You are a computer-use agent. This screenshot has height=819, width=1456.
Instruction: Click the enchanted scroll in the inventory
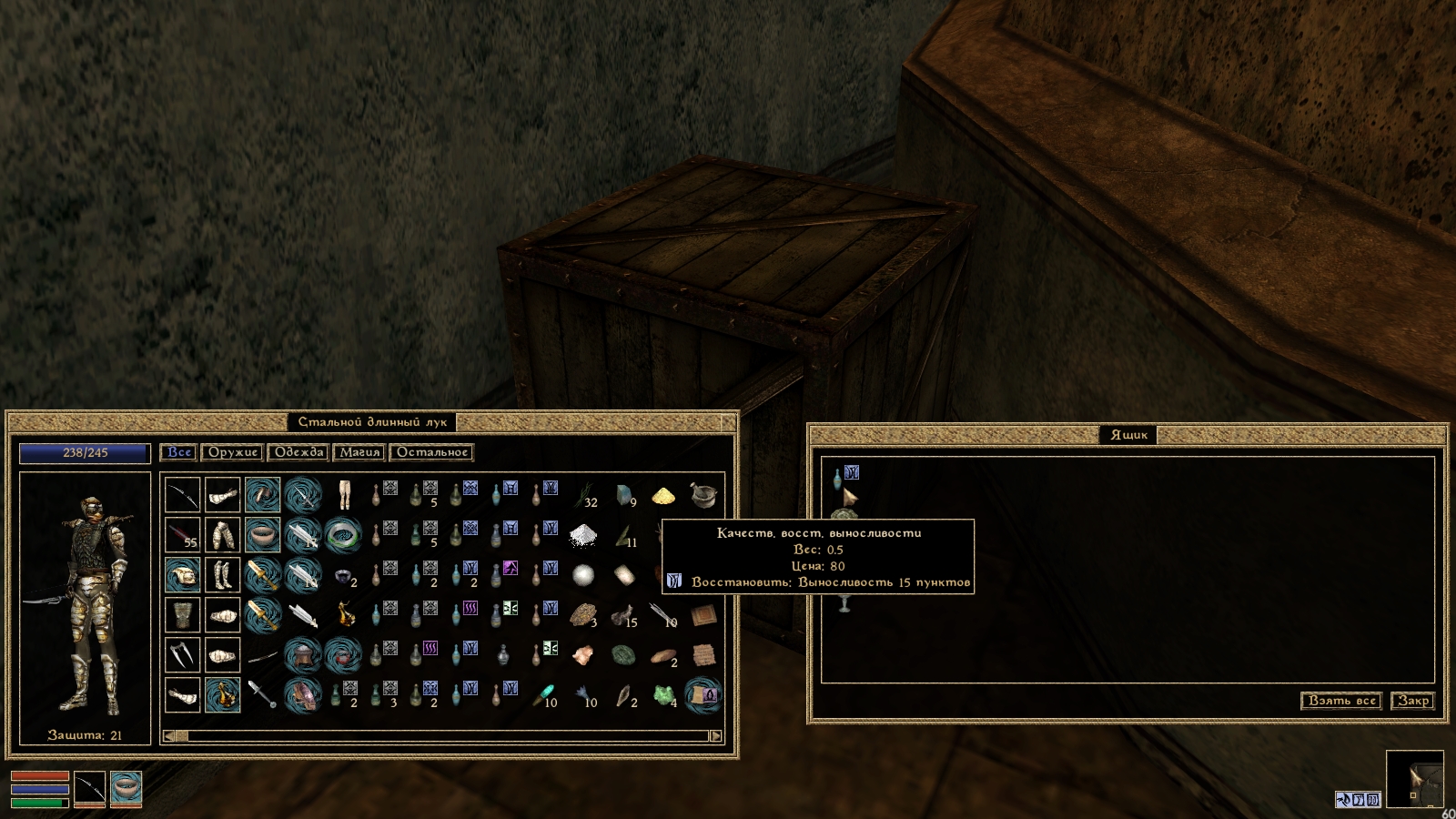tap(703, 695)
